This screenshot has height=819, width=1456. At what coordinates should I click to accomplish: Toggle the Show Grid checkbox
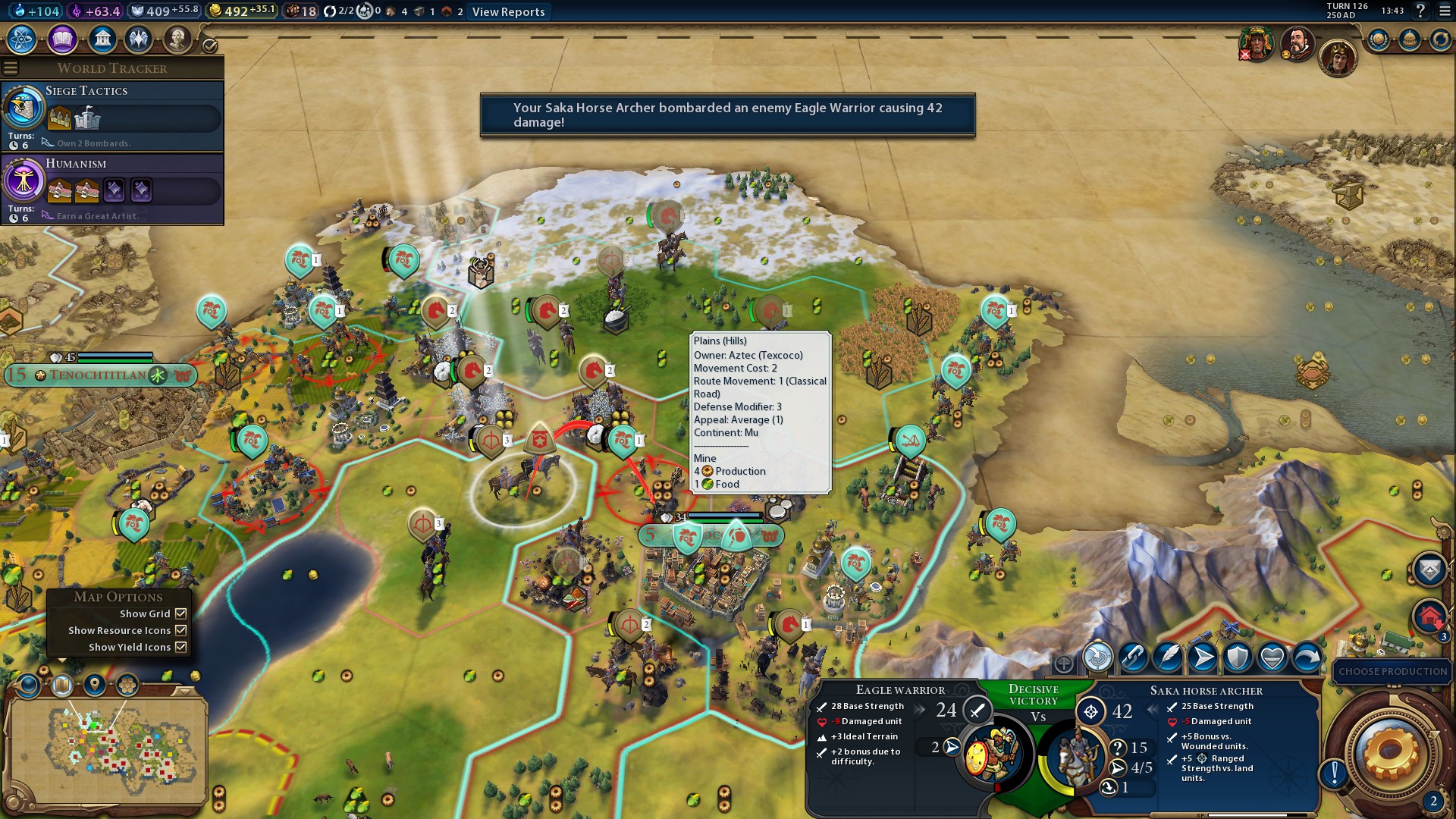click(x=180, y=613)
